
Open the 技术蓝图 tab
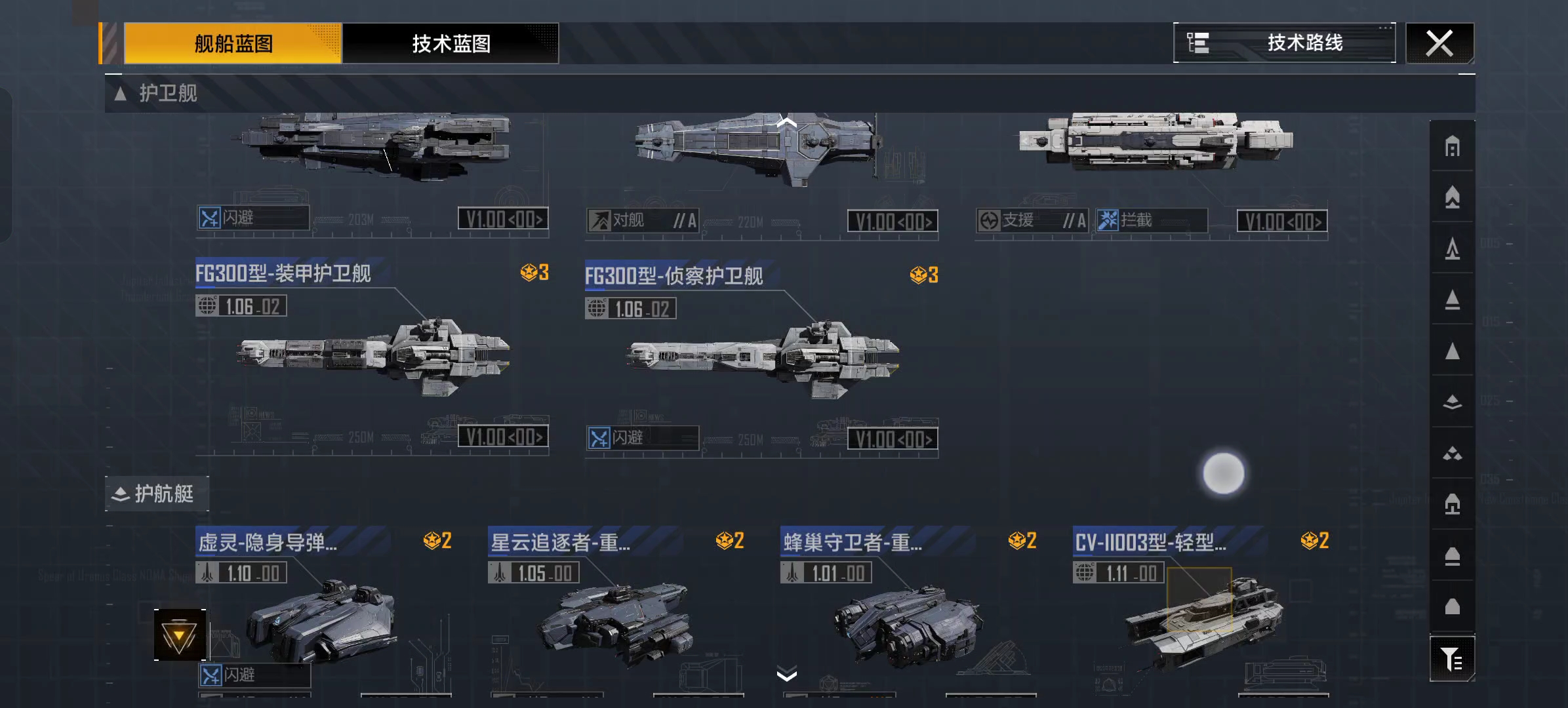coord(451,44)
